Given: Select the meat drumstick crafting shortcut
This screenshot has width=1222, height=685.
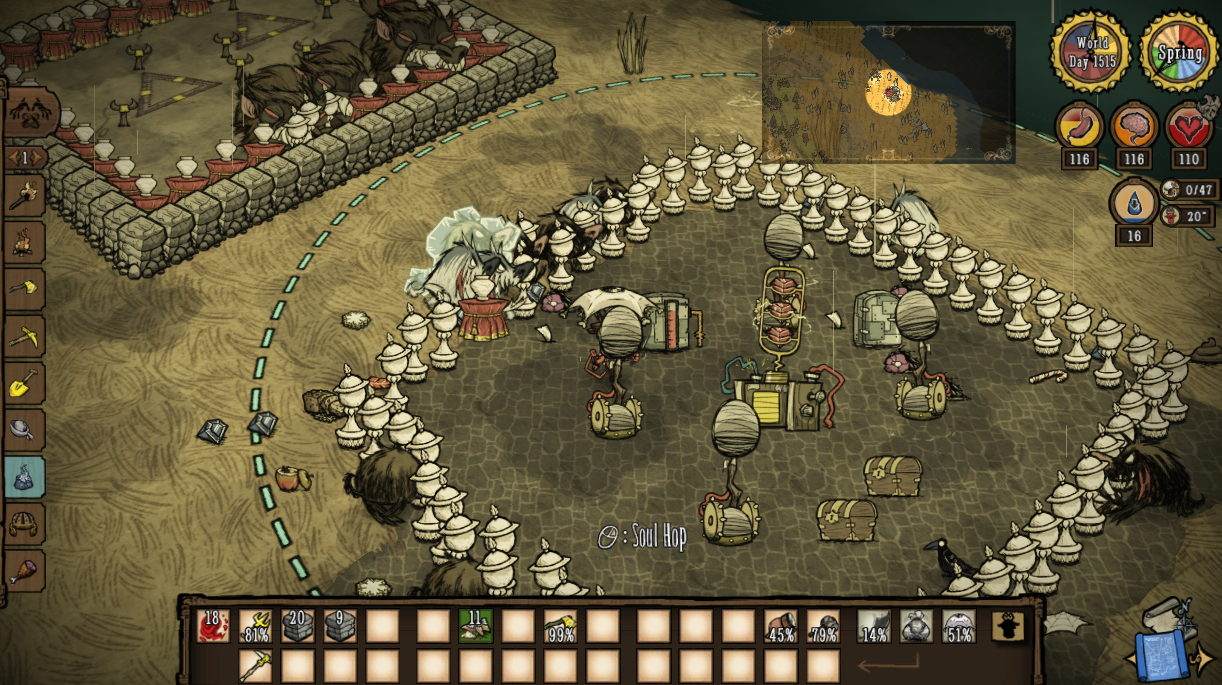Looking at the screenshot, I should (24, 570).
